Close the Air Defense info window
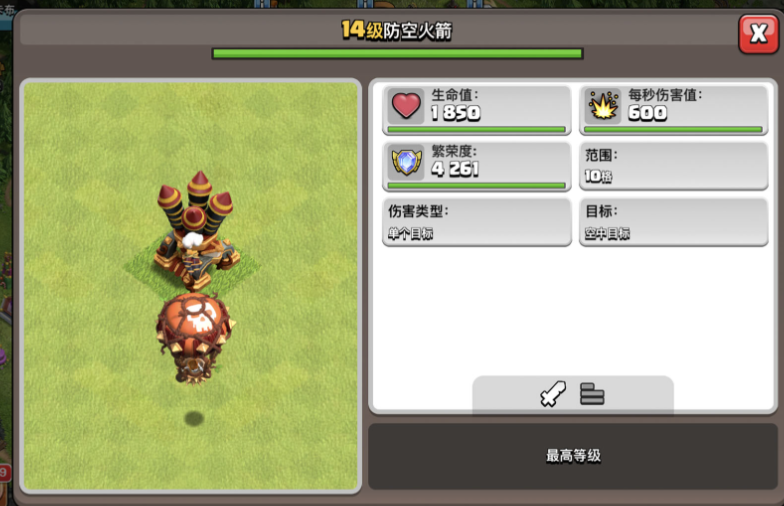This screenshot has width=784, height=506. click(x=758, y=35)
